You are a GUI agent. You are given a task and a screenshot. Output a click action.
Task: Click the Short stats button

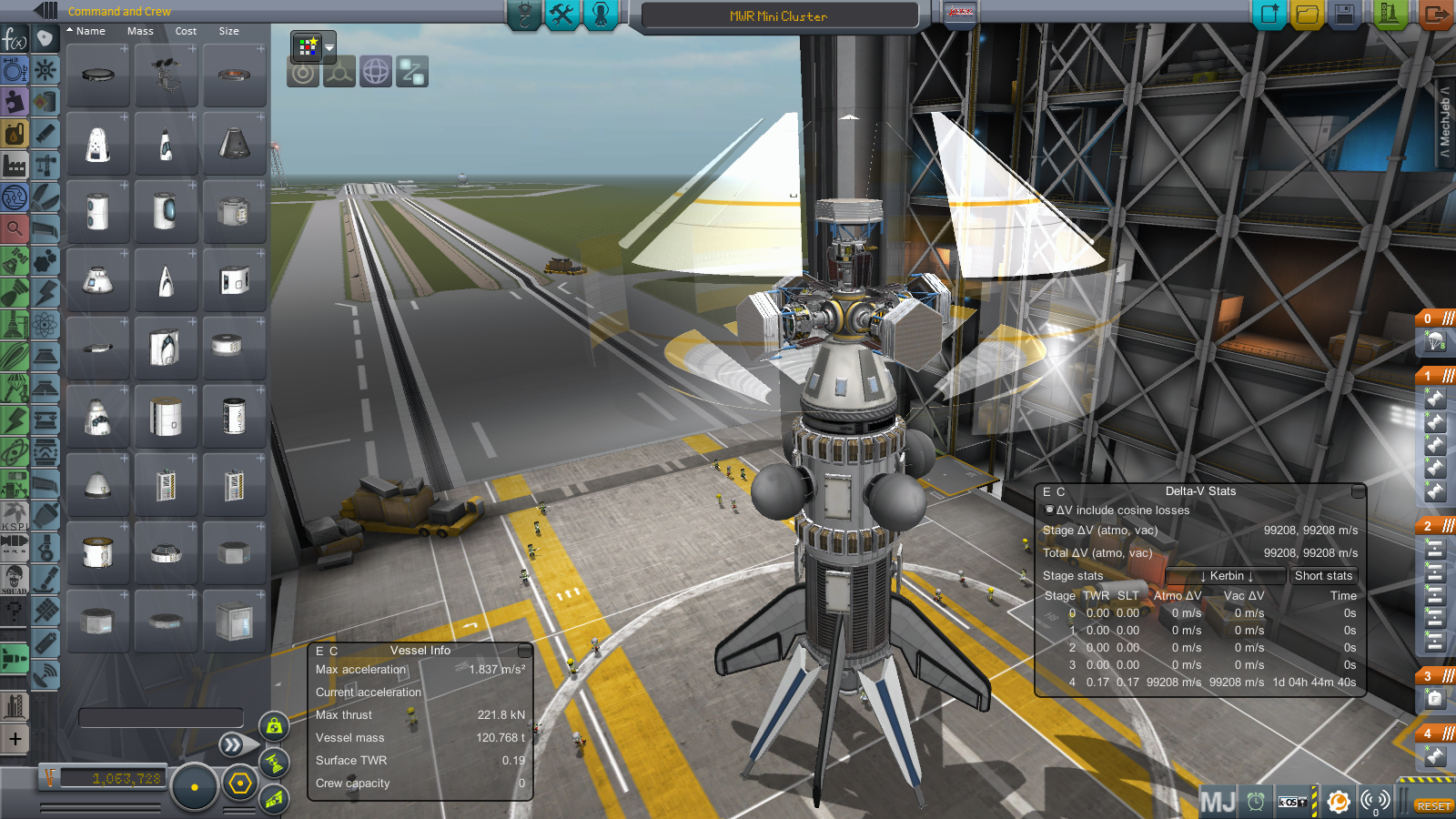click(1323, 576)
